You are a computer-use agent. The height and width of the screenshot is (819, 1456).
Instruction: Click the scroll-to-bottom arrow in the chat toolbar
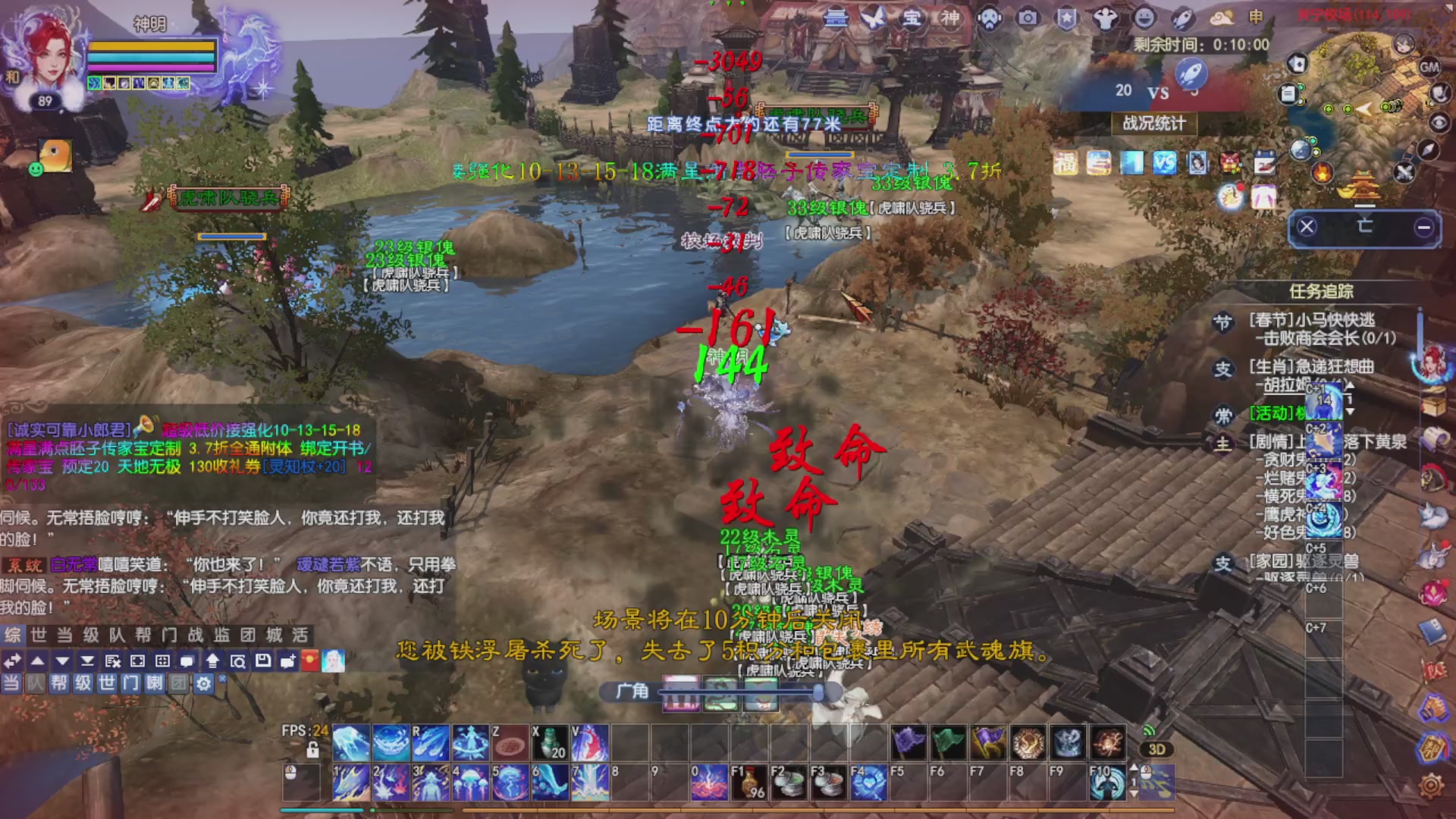(88, 661)
